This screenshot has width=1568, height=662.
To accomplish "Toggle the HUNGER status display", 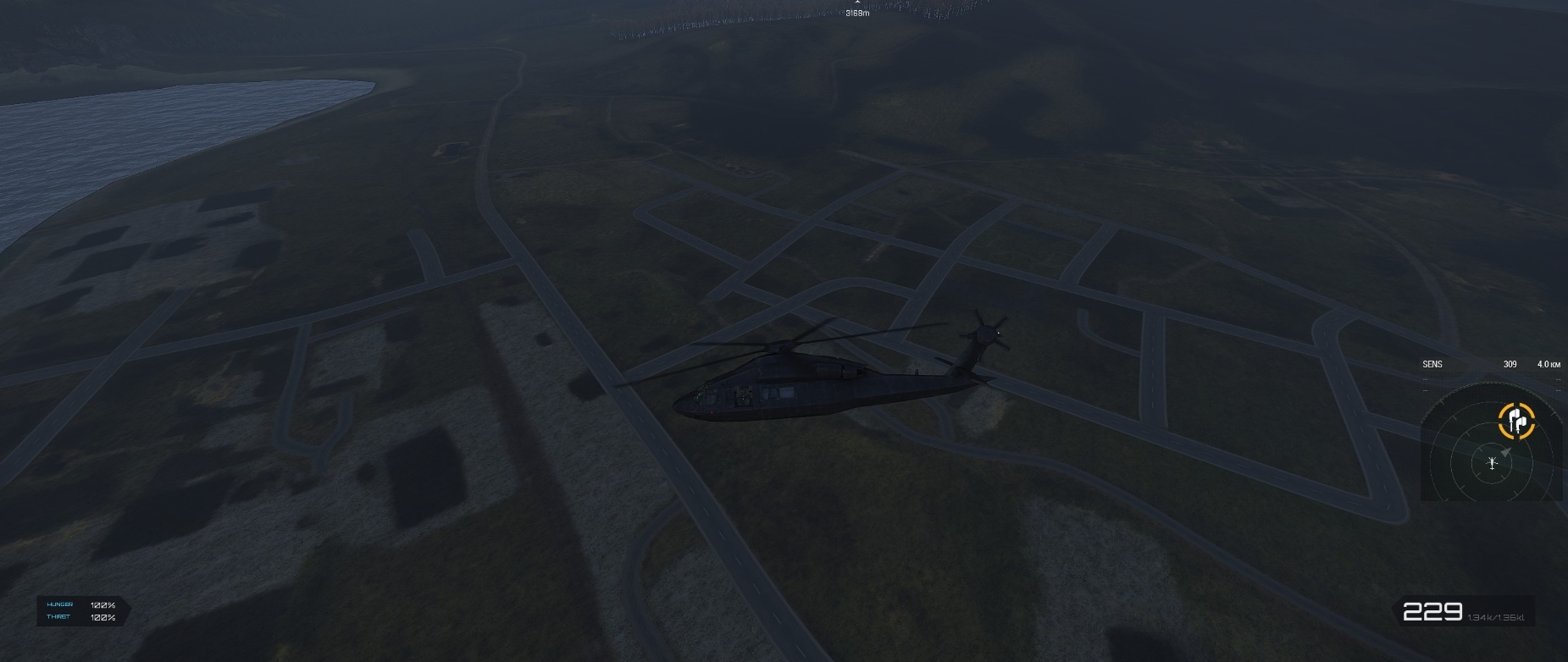I will [62, 604].
